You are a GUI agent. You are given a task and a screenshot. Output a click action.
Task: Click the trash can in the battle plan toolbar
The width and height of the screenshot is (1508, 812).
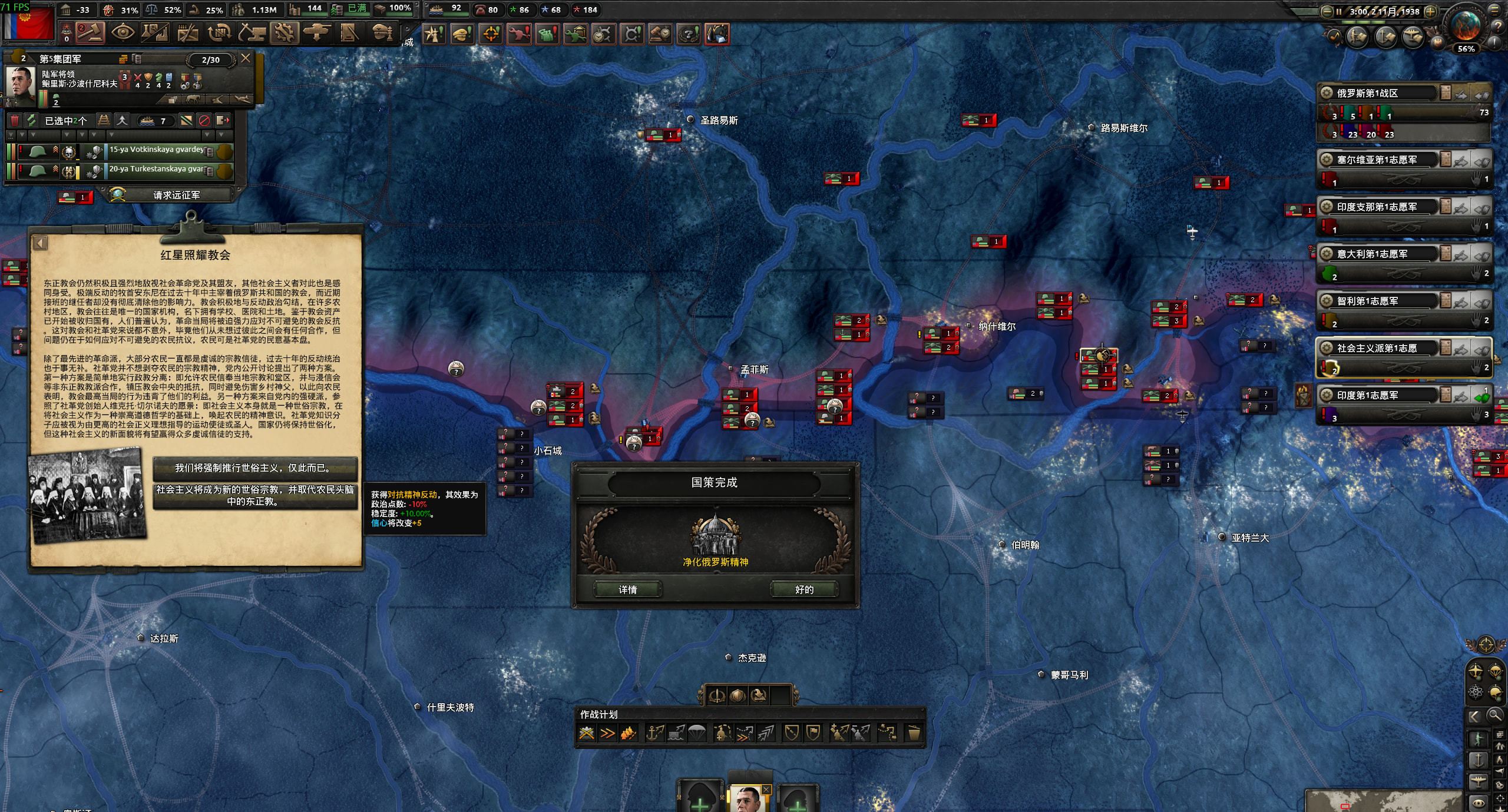914,733
